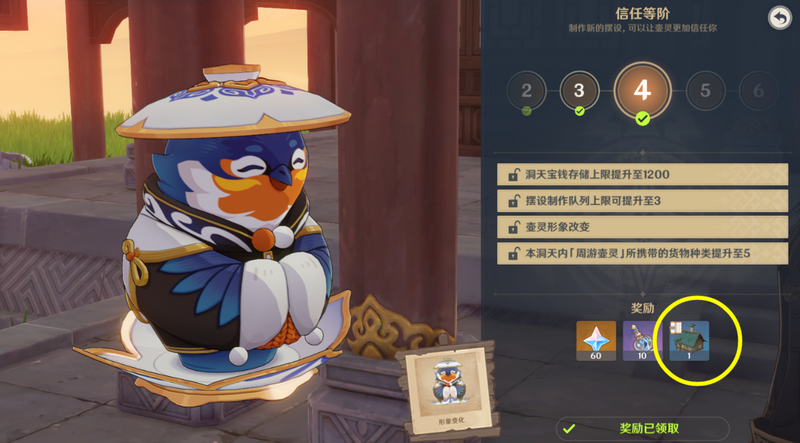Inspect the building furnishing reward
800x443 pixels.
tap(690, 341)
